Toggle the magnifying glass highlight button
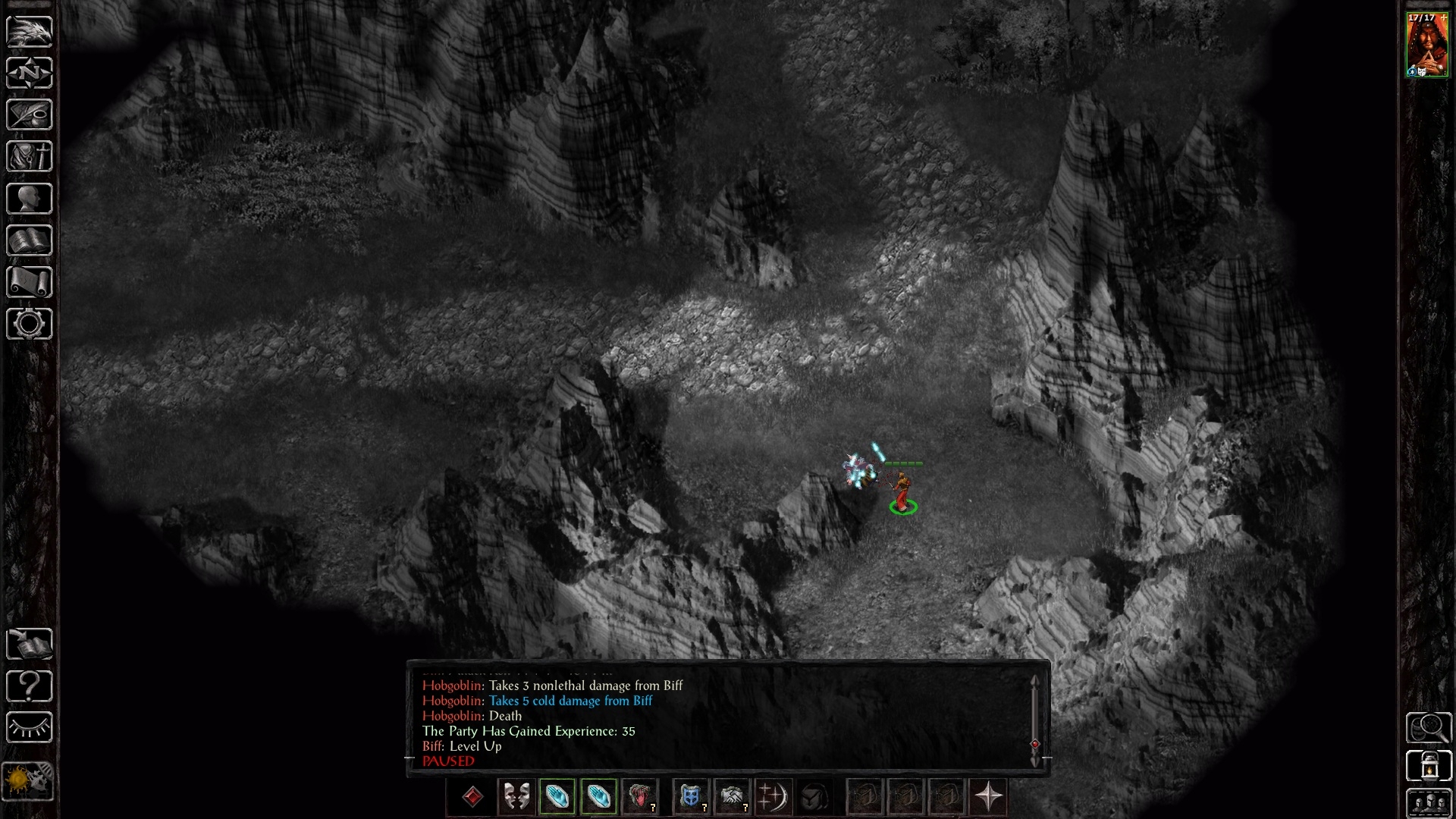 pos(1429,728)
